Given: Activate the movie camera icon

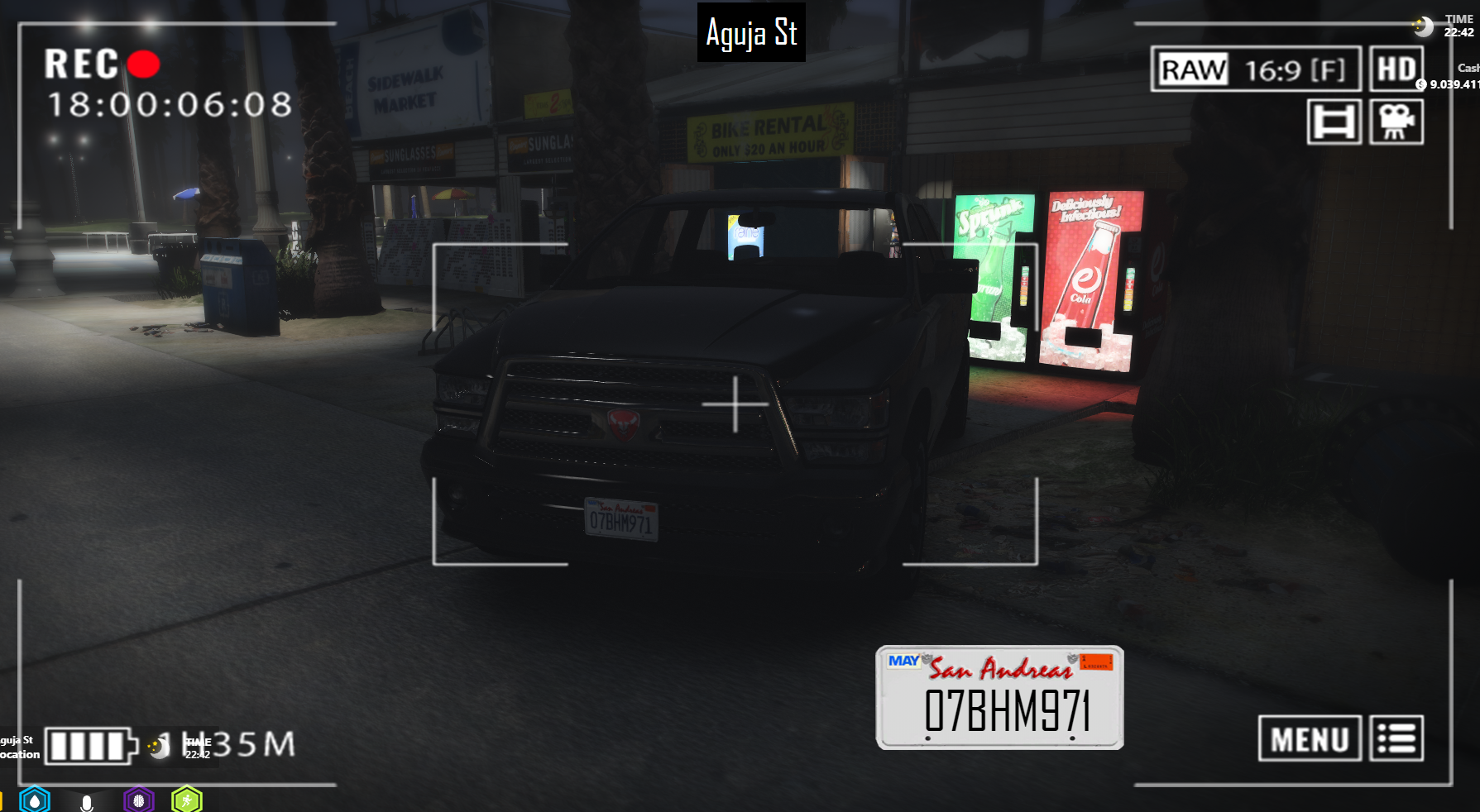Looking at the screenshot, I should tap(1396, 122).
